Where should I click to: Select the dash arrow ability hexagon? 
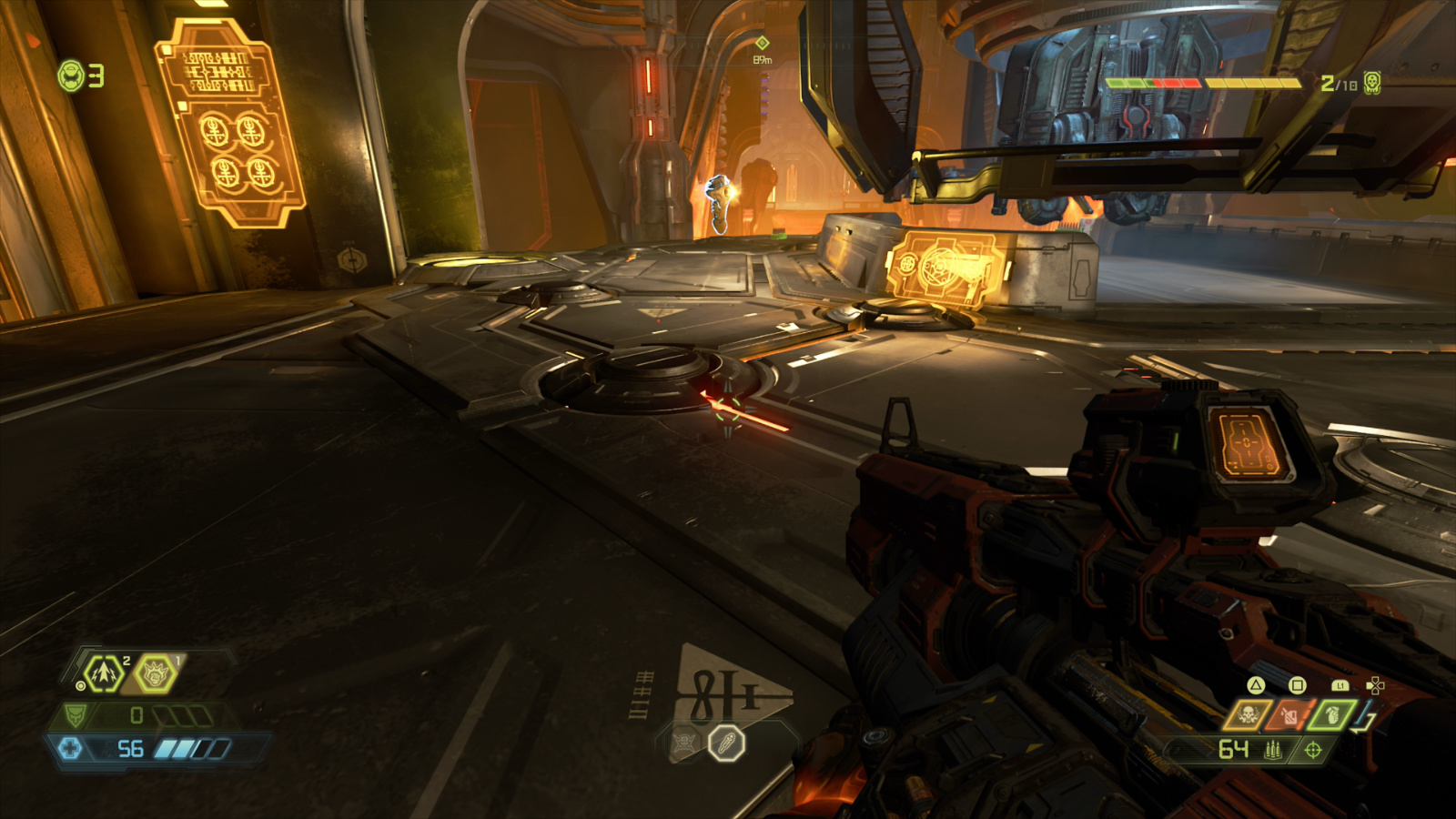click(103, 674)
